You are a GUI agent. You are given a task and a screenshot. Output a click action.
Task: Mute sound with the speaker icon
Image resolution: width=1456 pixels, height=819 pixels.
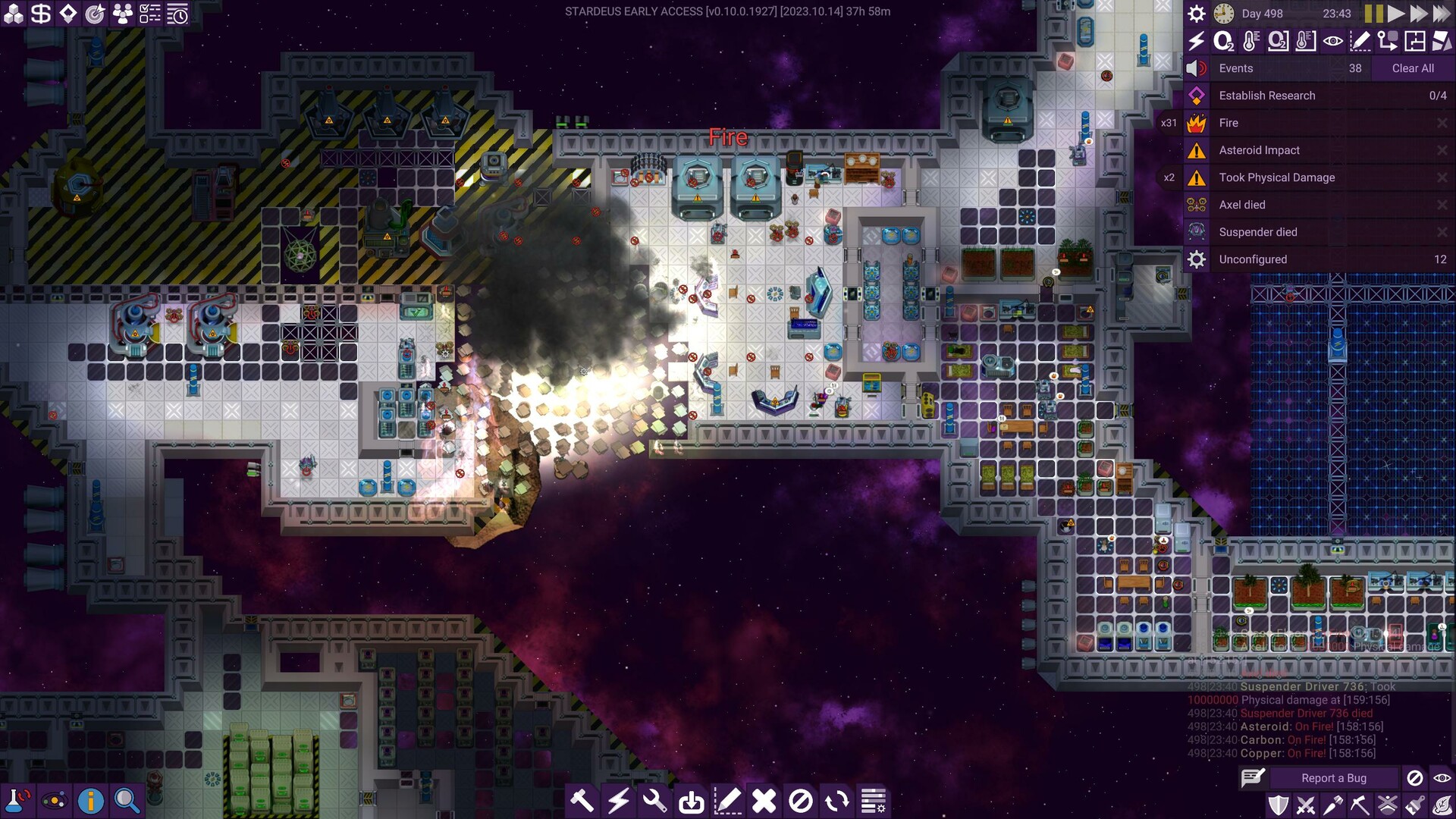tap(1196, 68)
